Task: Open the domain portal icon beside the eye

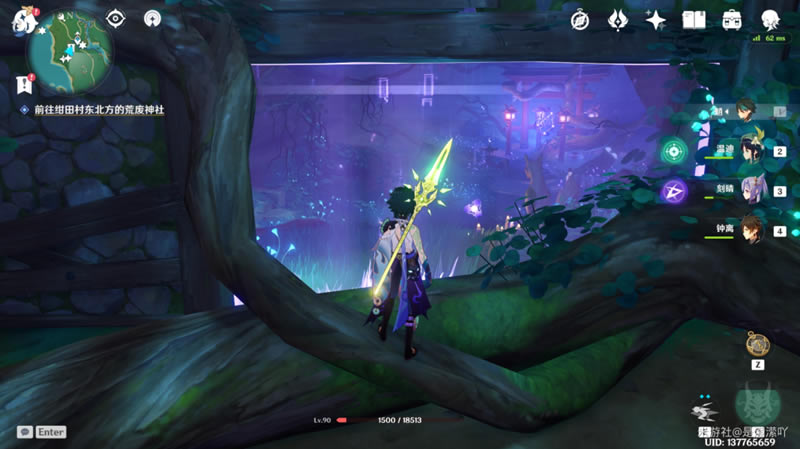Action: pos(152,19)
